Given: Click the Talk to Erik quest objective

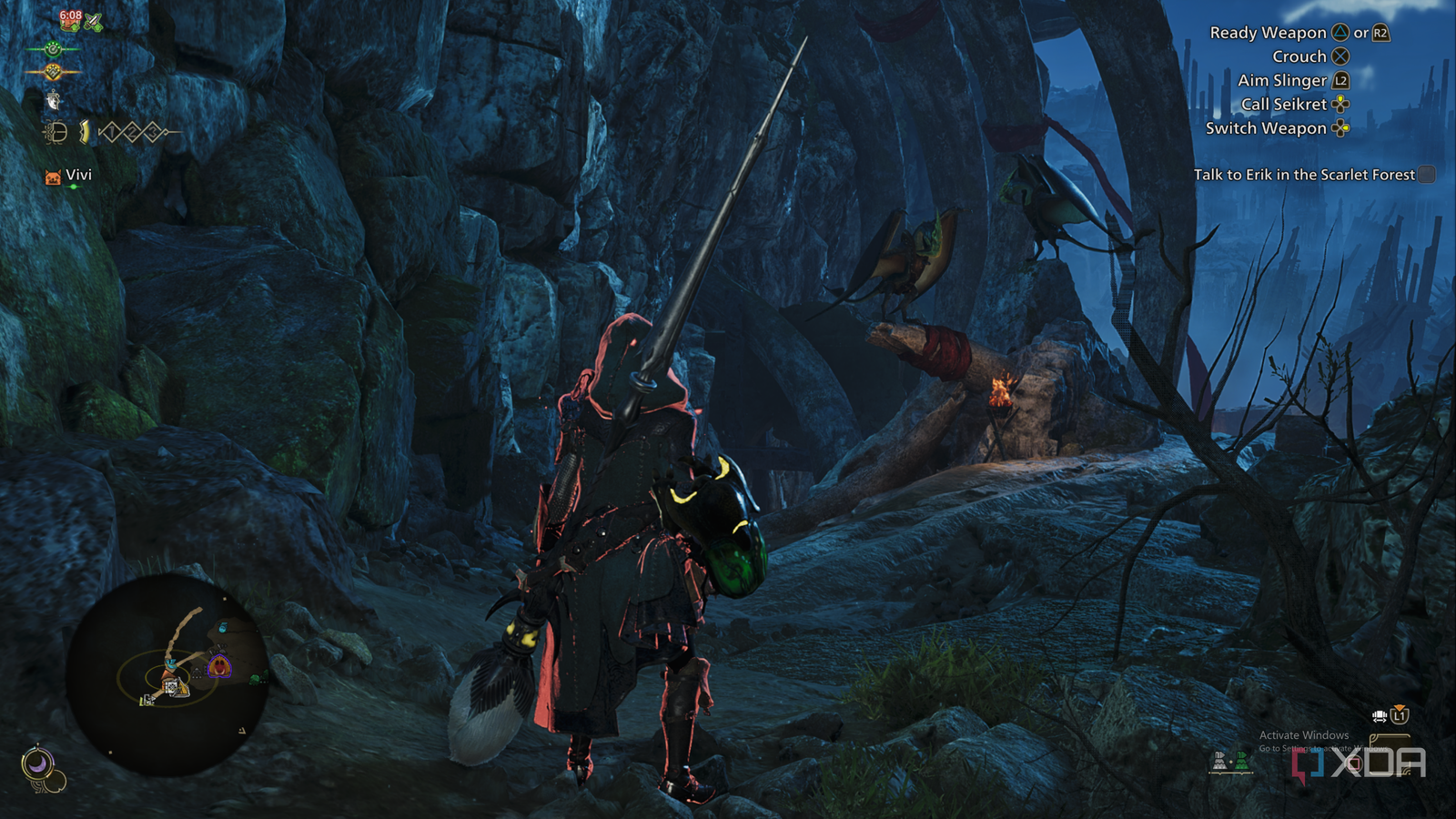Looking at the screenshot, I should [x=1305, y=175].
